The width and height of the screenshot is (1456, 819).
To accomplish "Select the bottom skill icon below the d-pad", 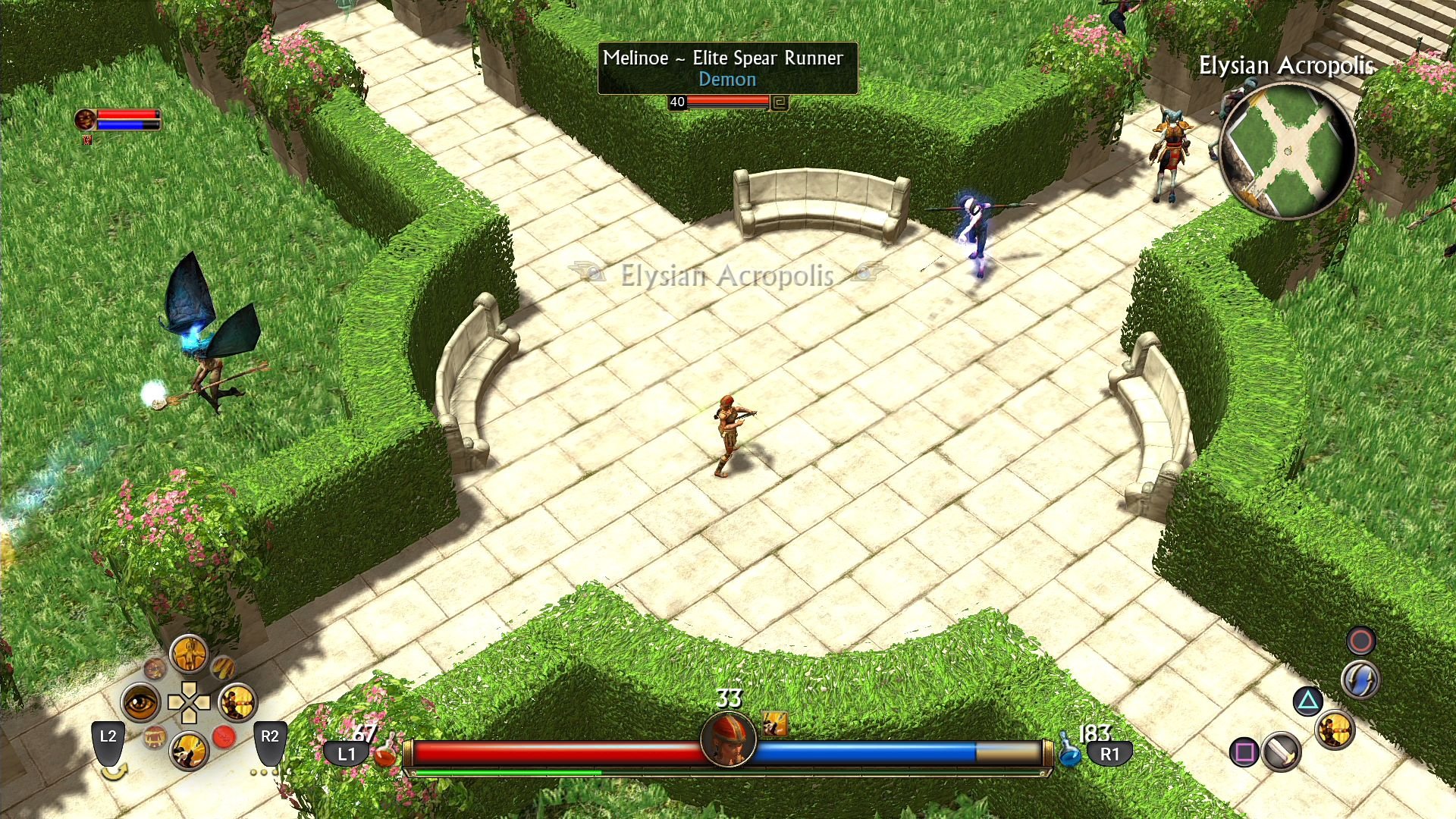I will click(189, 751).
